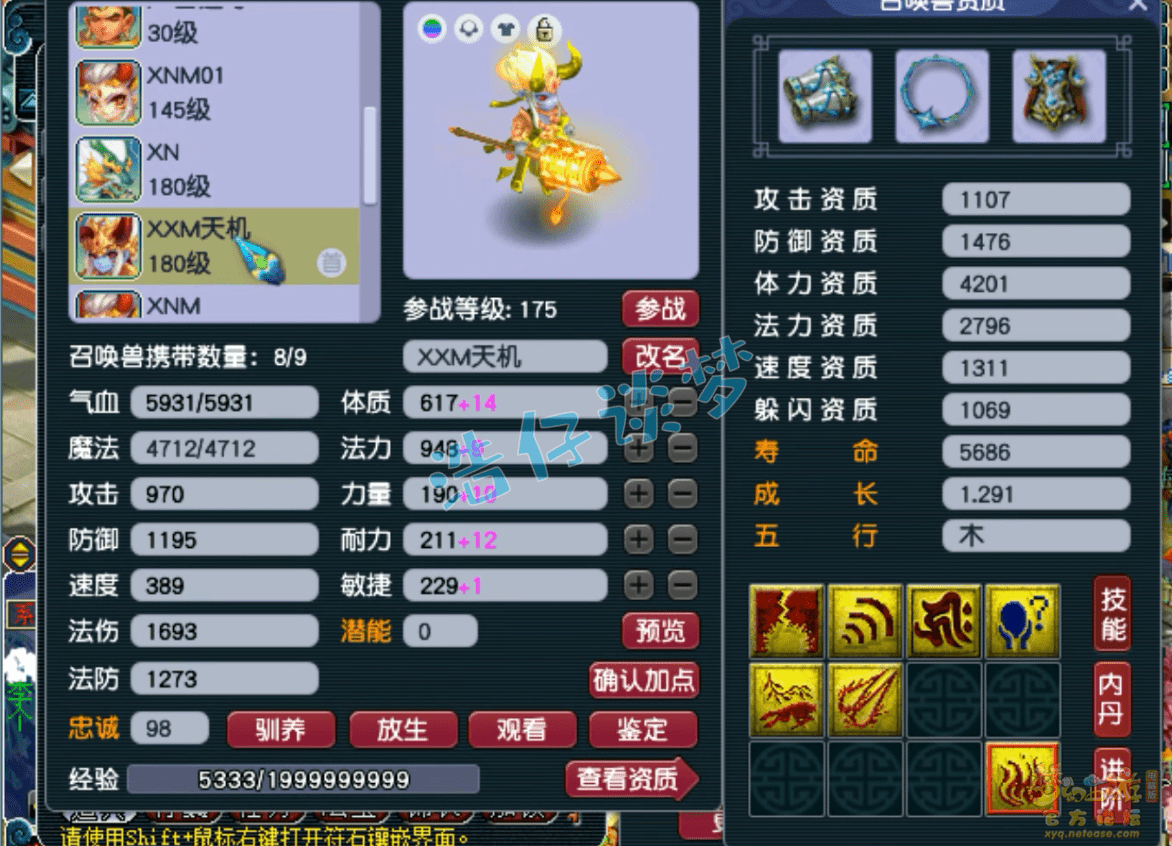Switch to the 内丹 tab
Viewport: 1172px width, 846px height.
[x=1112, y=699]
